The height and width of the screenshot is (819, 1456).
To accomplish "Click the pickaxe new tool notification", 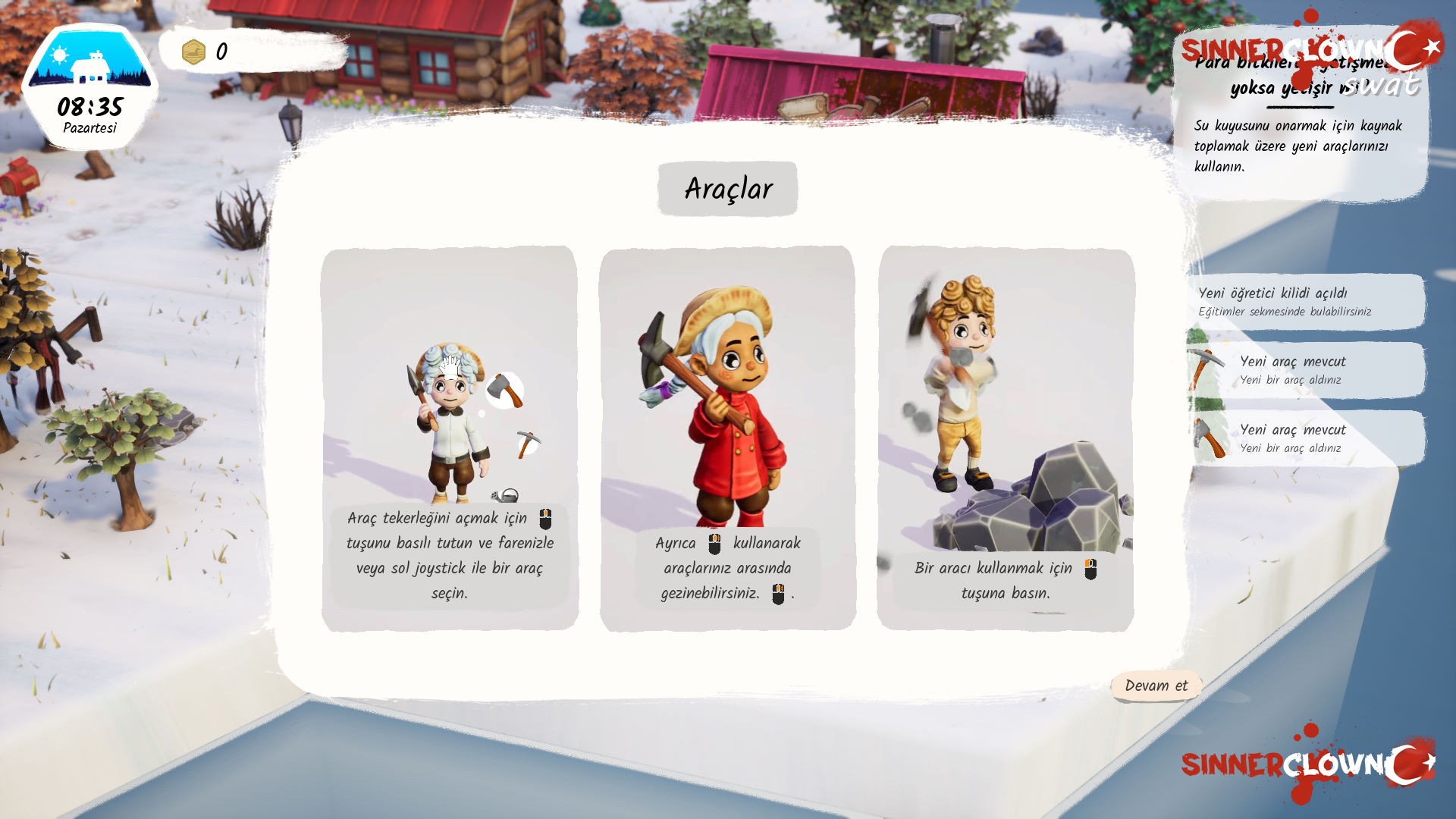I will pos(1306,369).
